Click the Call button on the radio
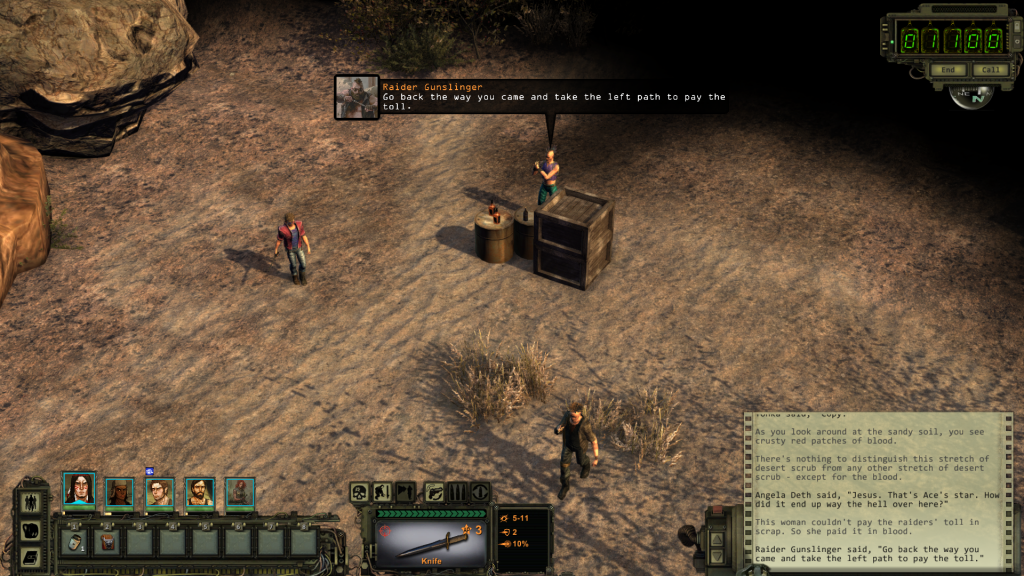 [x=990, y=70]
